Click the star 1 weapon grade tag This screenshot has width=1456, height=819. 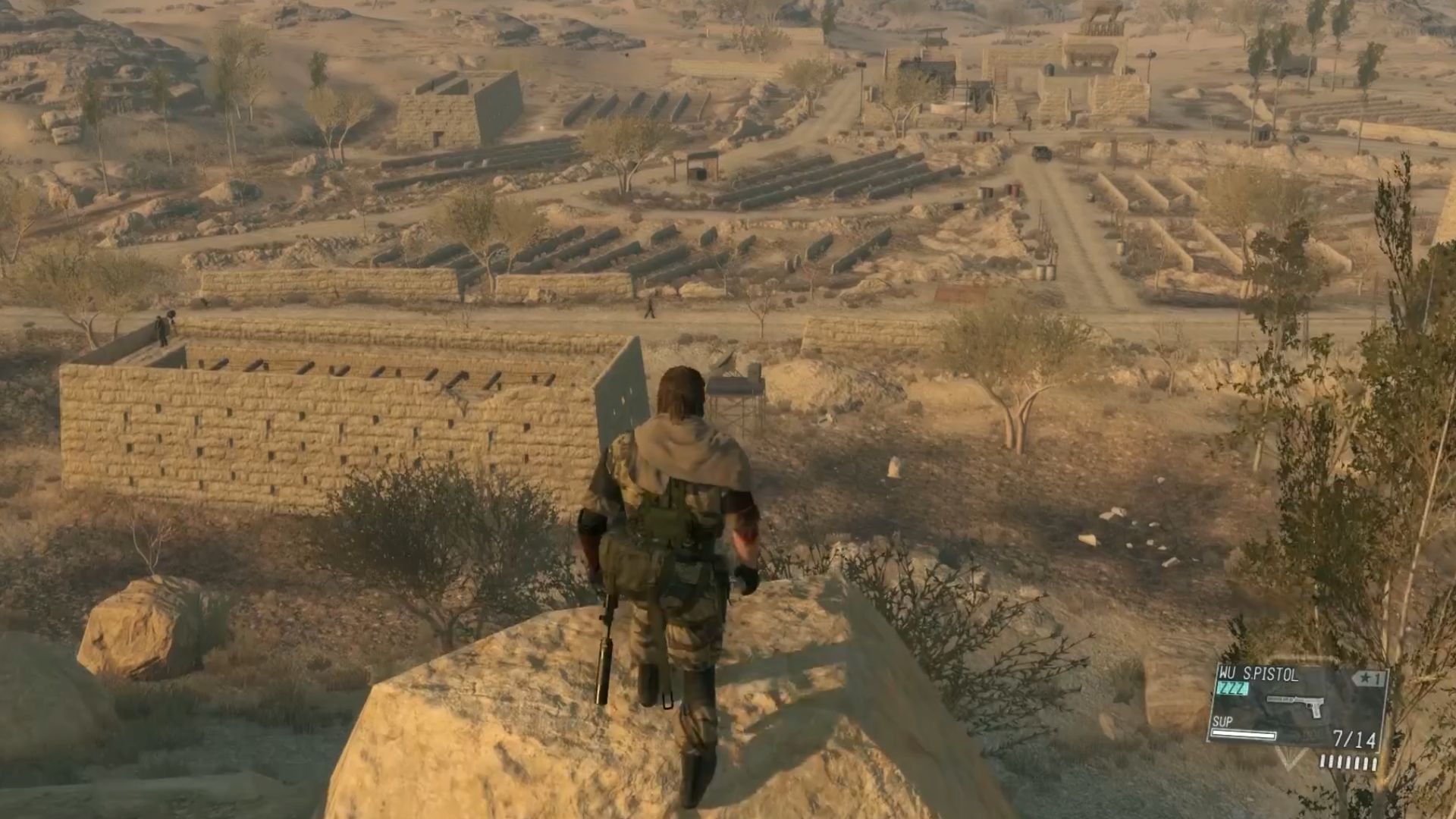1370,679
